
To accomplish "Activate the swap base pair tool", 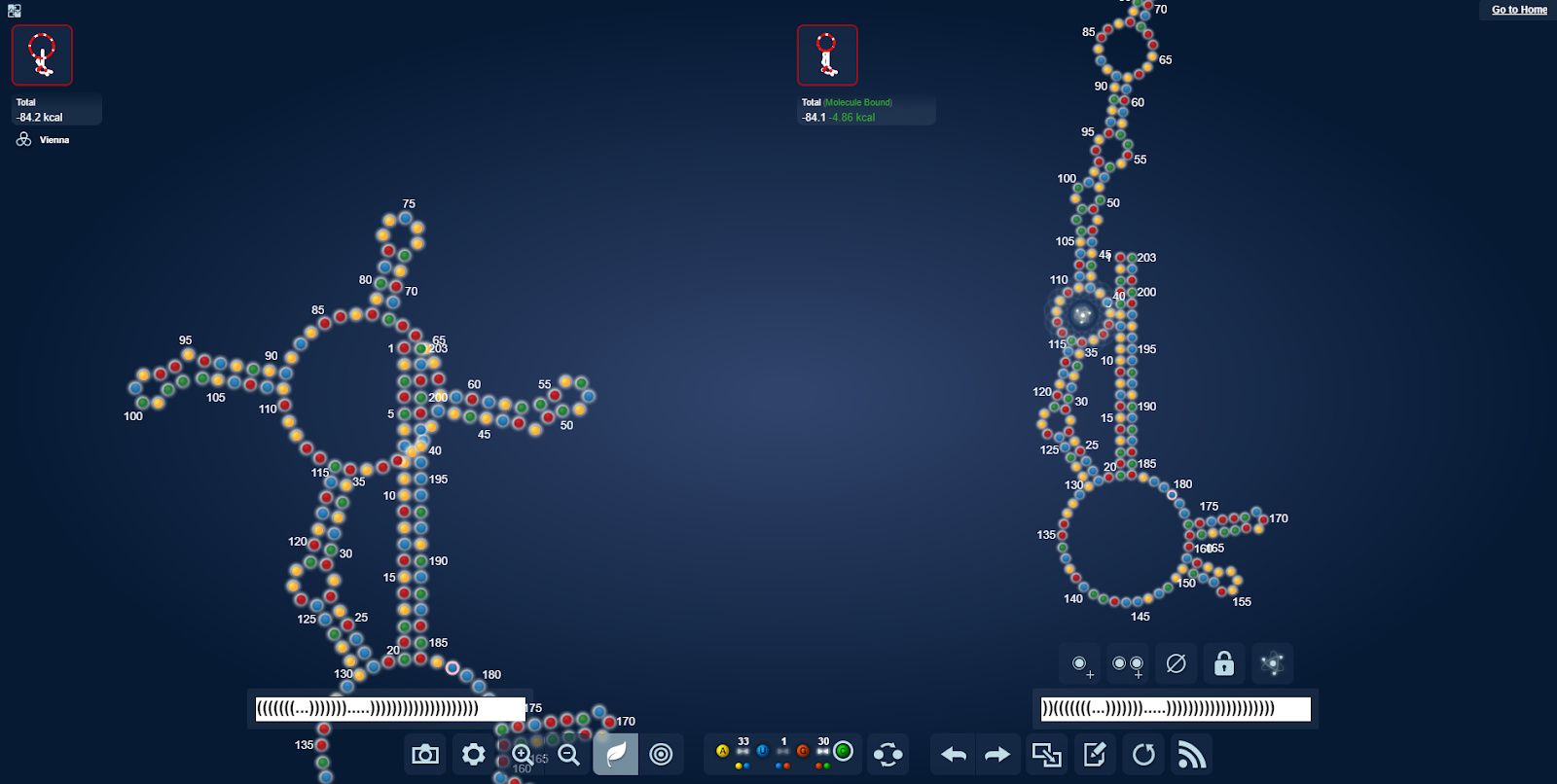I will (x=887, y=755).
